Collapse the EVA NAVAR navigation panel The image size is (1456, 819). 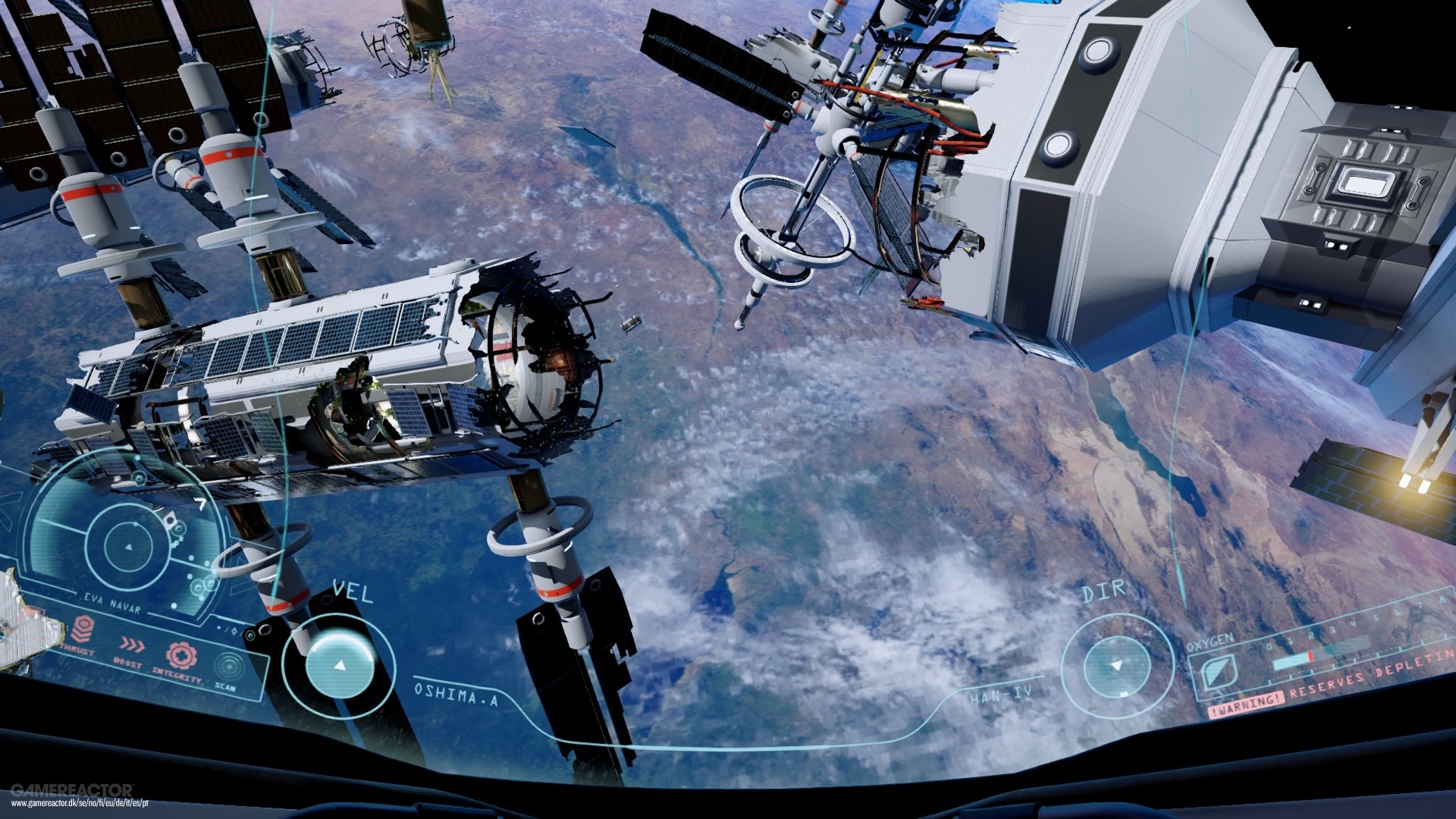112,604
